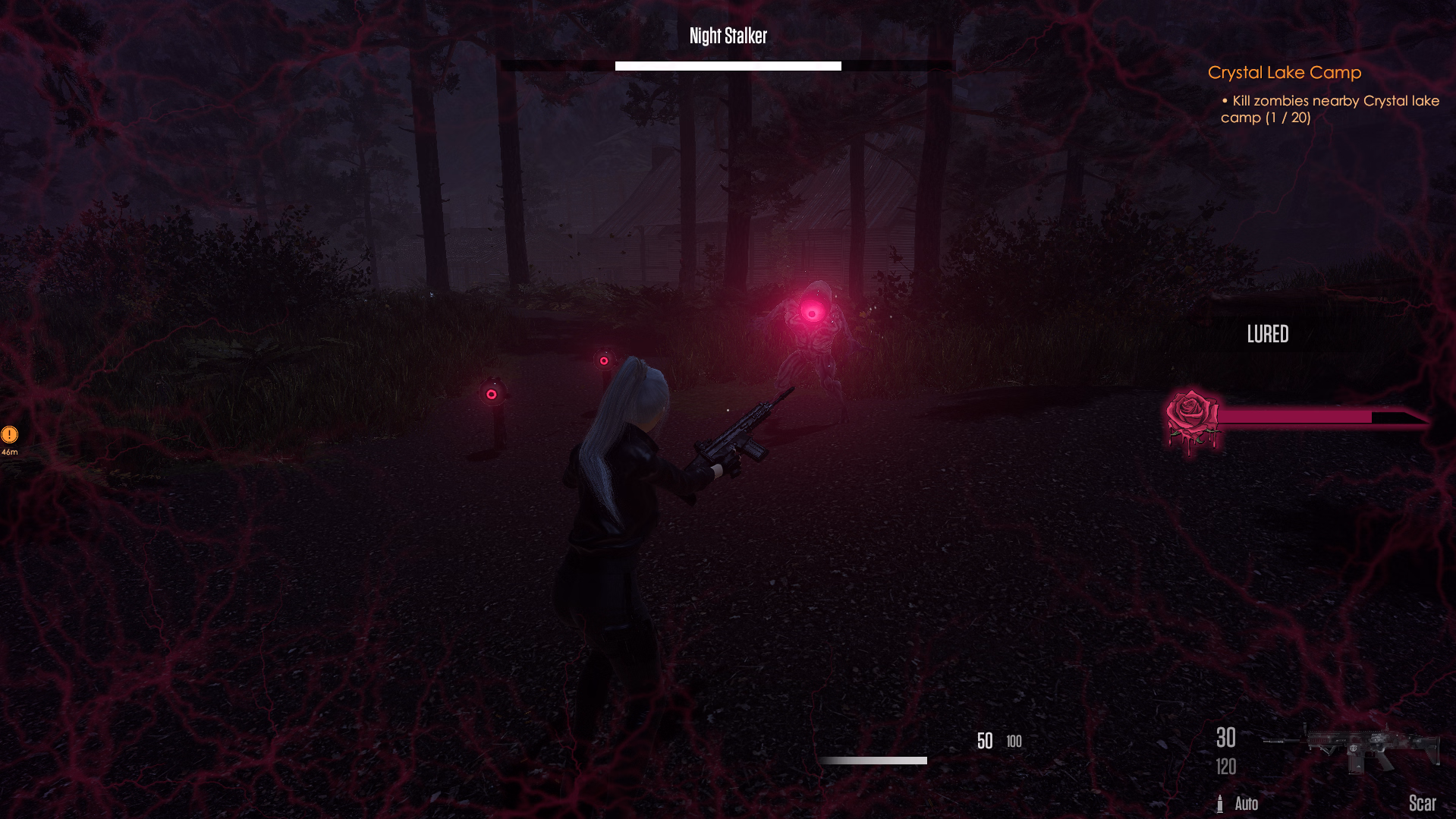
Task: Click the Night Stalker title text
Action: pyautogui.click(x=727, y=35)
